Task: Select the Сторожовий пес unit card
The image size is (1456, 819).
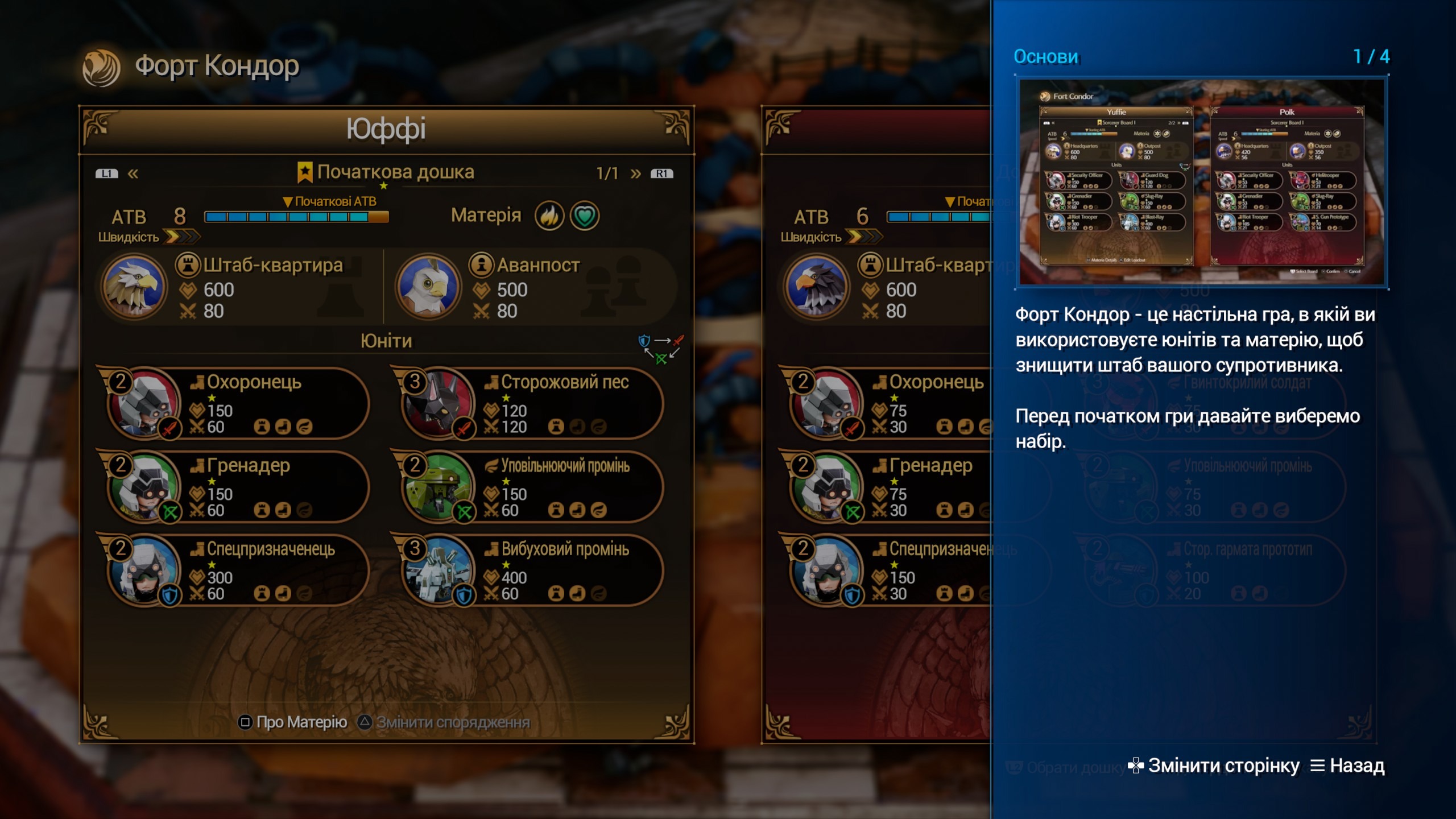Action: click(x=532, y=403)
